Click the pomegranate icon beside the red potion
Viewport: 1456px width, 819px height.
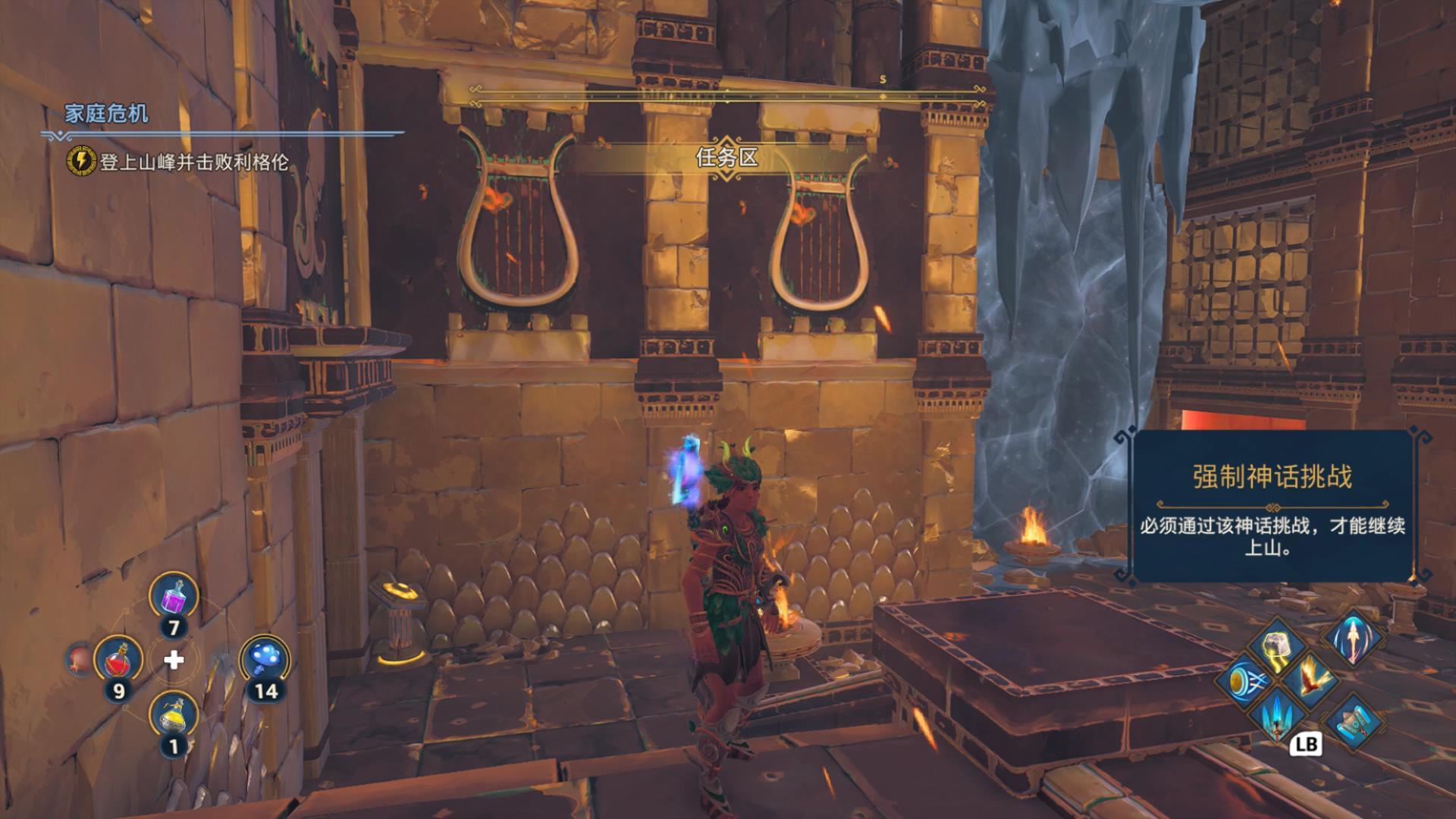coord(78,657)
